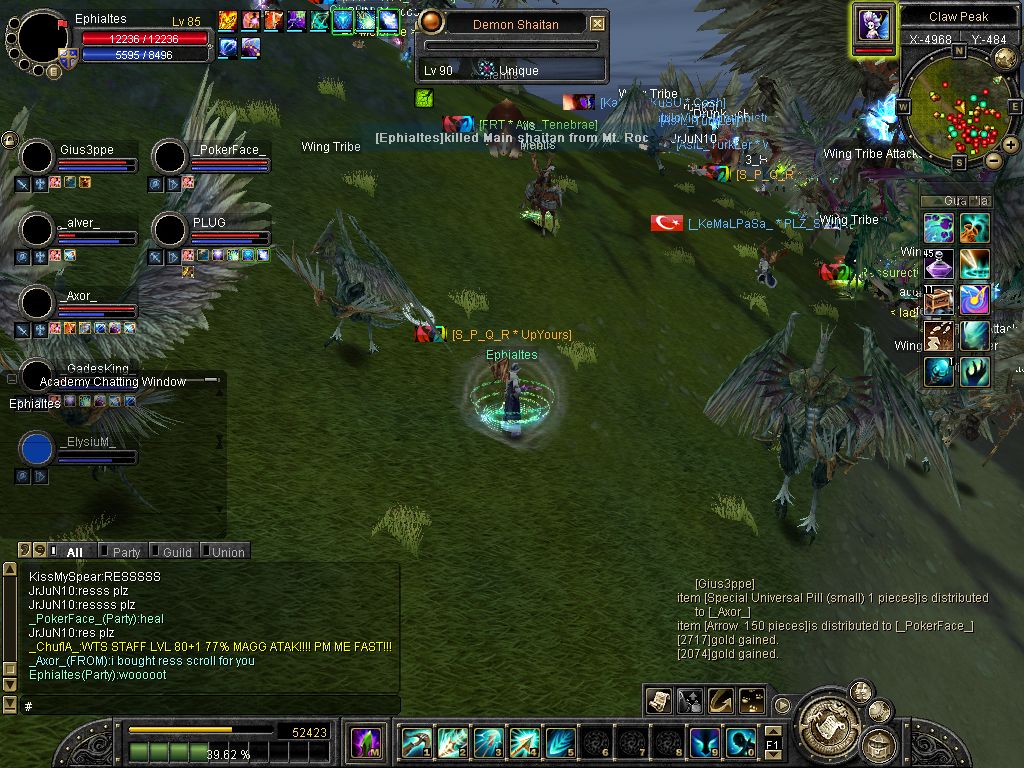Viewport: 1024px width, 768px height.
Task: Select party member _ElysiuM_ with blue portrait
Action: pyautogui.click(x=37, y=449)
